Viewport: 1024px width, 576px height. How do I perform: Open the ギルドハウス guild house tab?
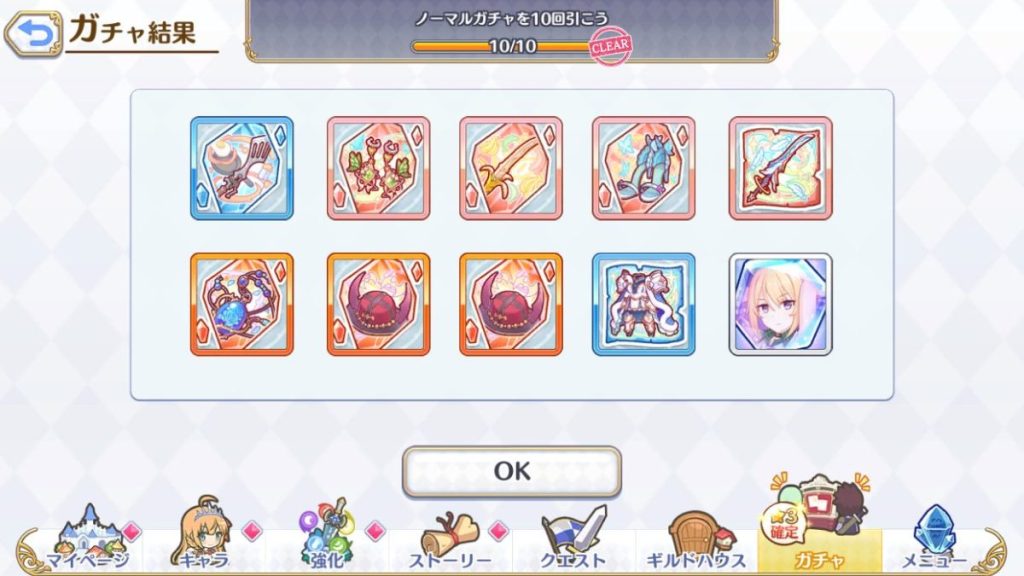[x=696, y=541]
